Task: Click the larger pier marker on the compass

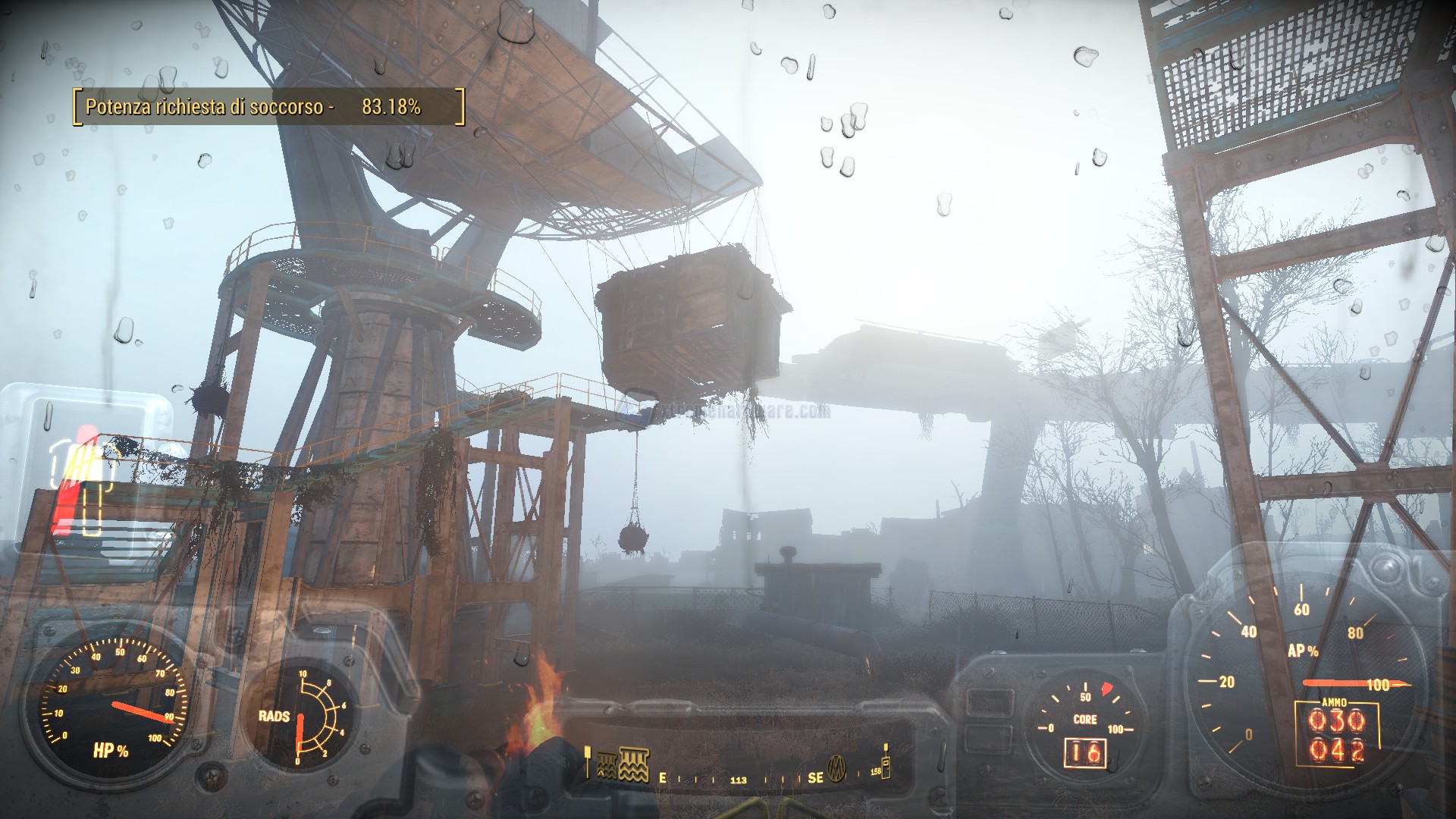Action: pos(634,764)
